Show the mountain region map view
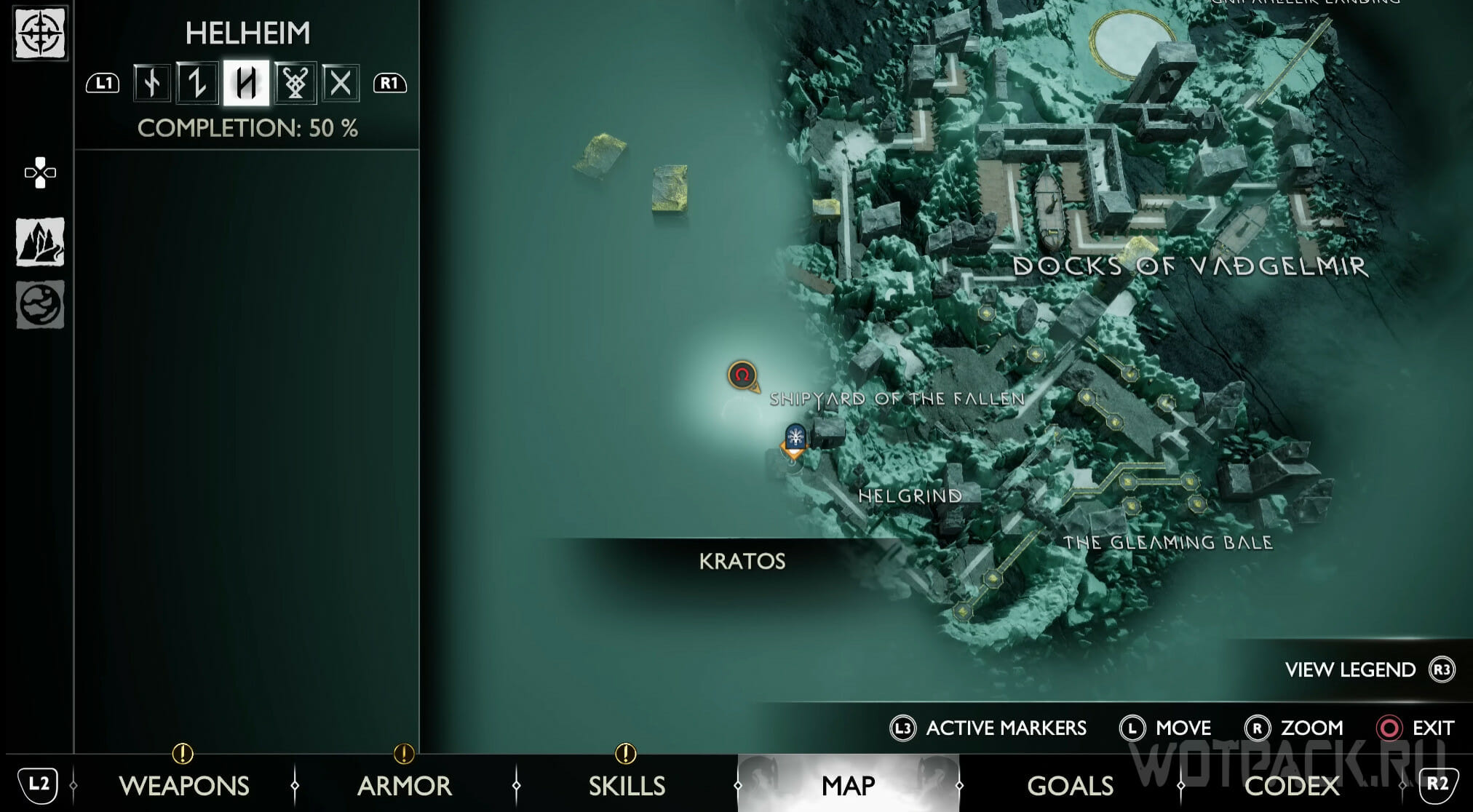The width and height of the screenshot is (1473, 812). tap(40, 242)
